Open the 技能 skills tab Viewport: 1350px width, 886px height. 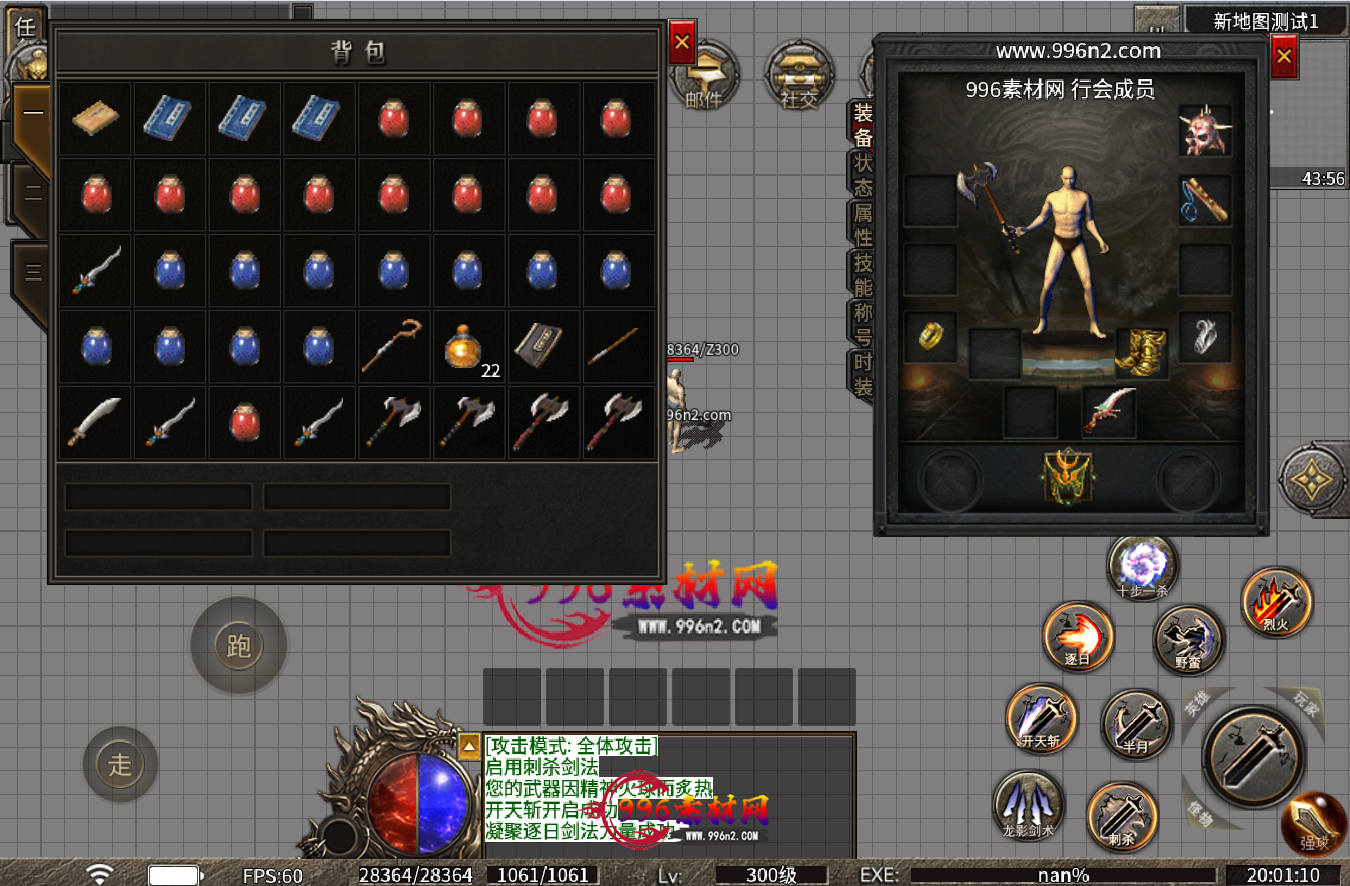point(862,275)
